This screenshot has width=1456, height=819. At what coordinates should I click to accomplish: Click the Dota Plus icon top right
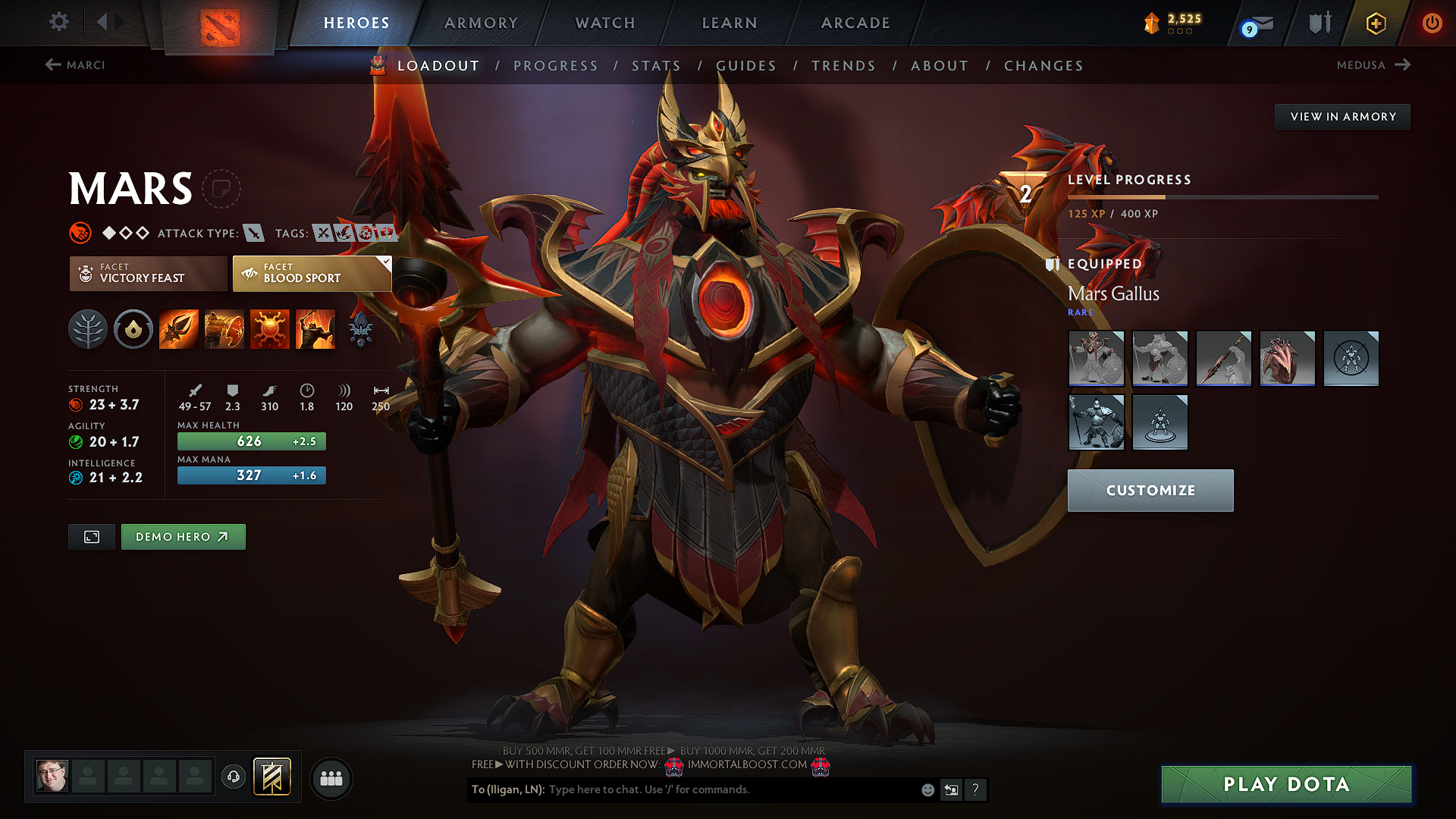click(1375, 24)
